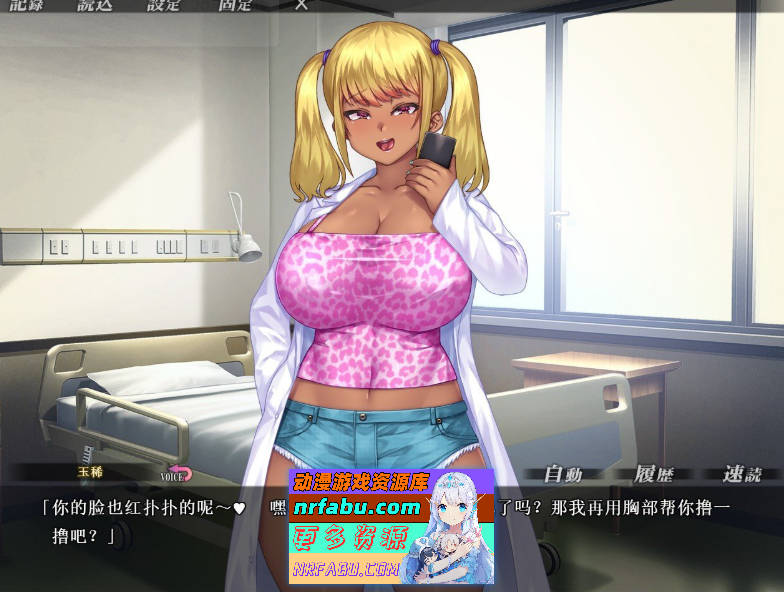Enable 自動 auto-play mode
784x592 pixels.
[562, 474]
